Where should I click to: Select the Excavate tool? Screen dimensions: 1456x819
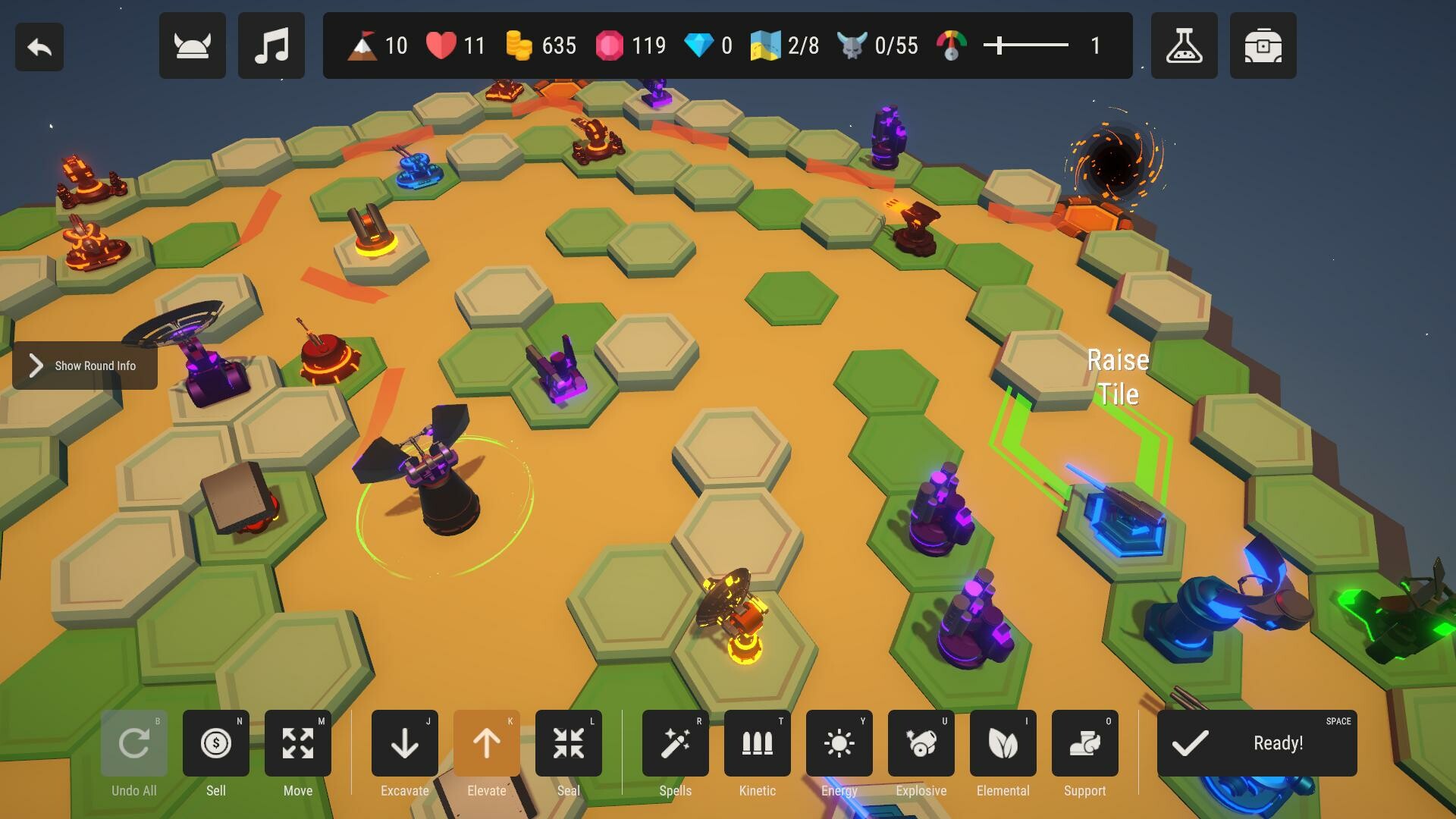(404, 743)
